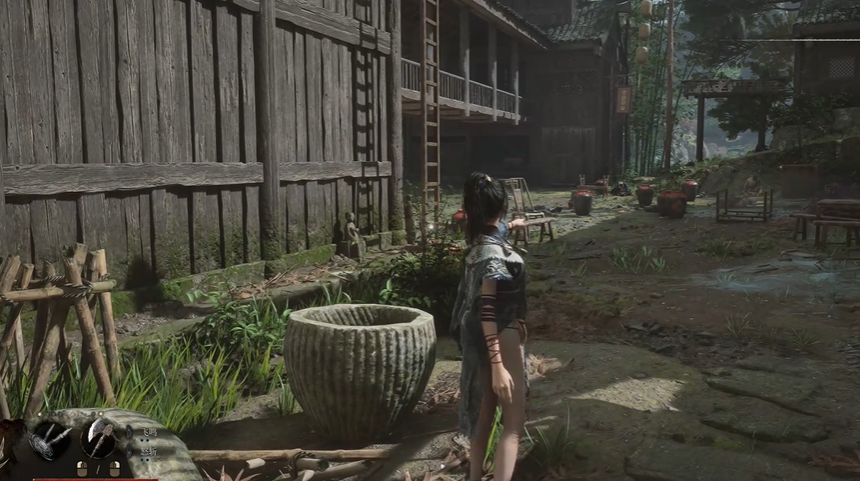Activate the upper skill beside the axe
The image size is (860, 481).
click(x=150, y=432)
